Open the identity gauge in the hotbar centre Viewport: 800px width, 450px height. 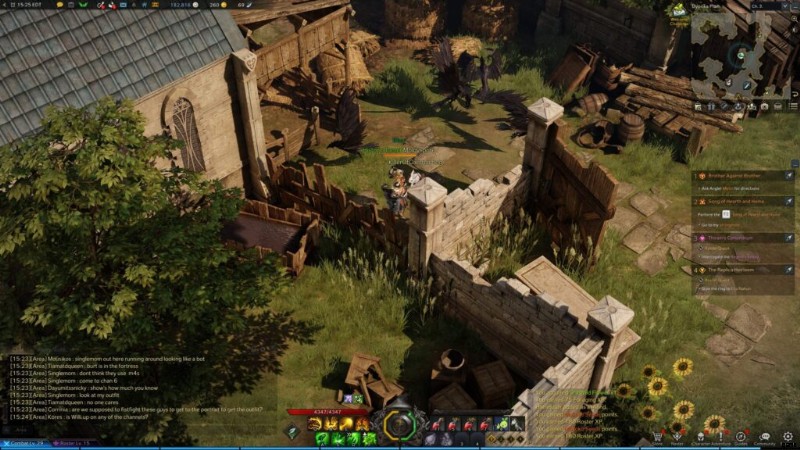click(x=399, y=424)
